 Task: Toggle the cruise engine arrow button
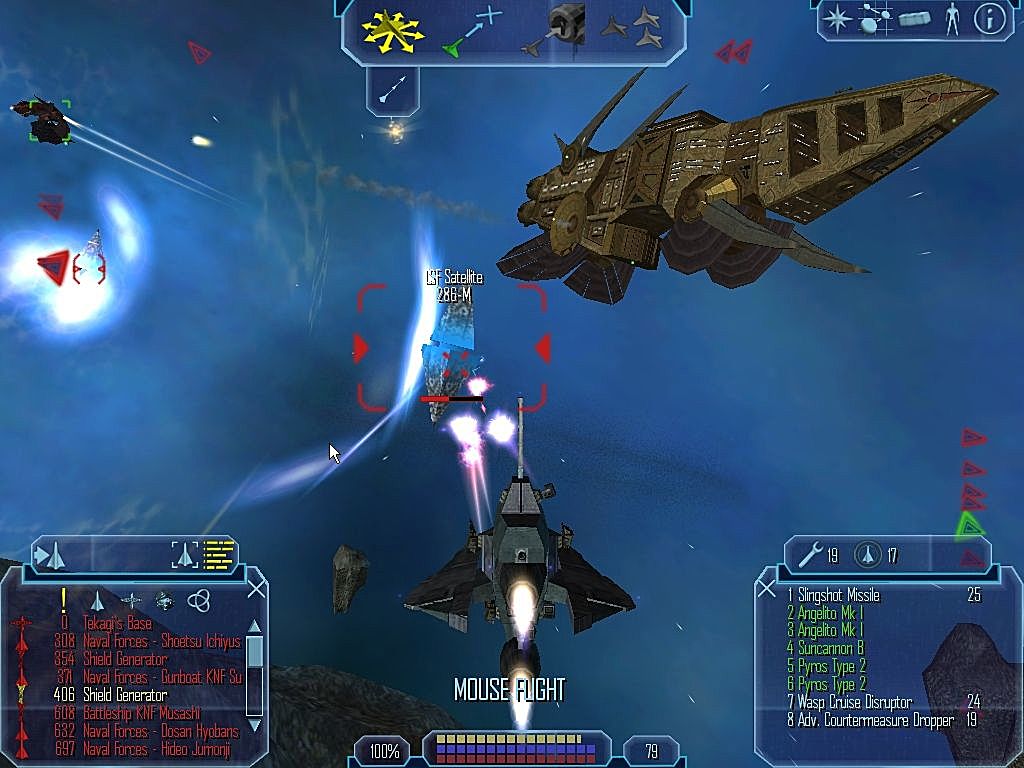pos(392,88)
